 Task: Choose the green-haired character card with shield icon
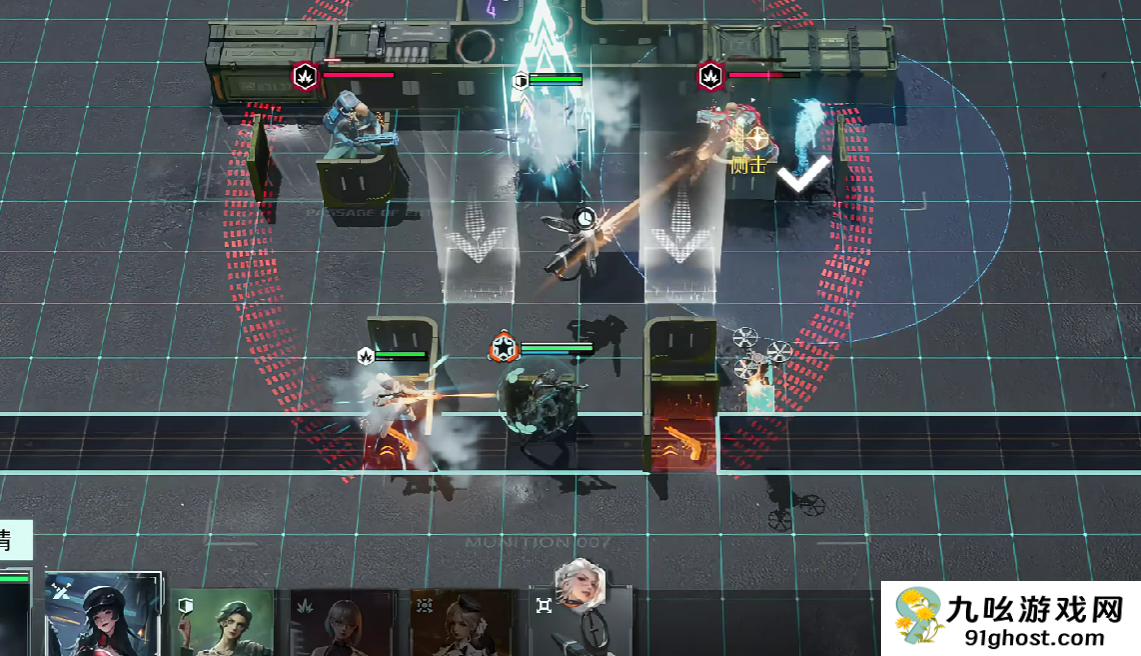[x=224, y=622]
